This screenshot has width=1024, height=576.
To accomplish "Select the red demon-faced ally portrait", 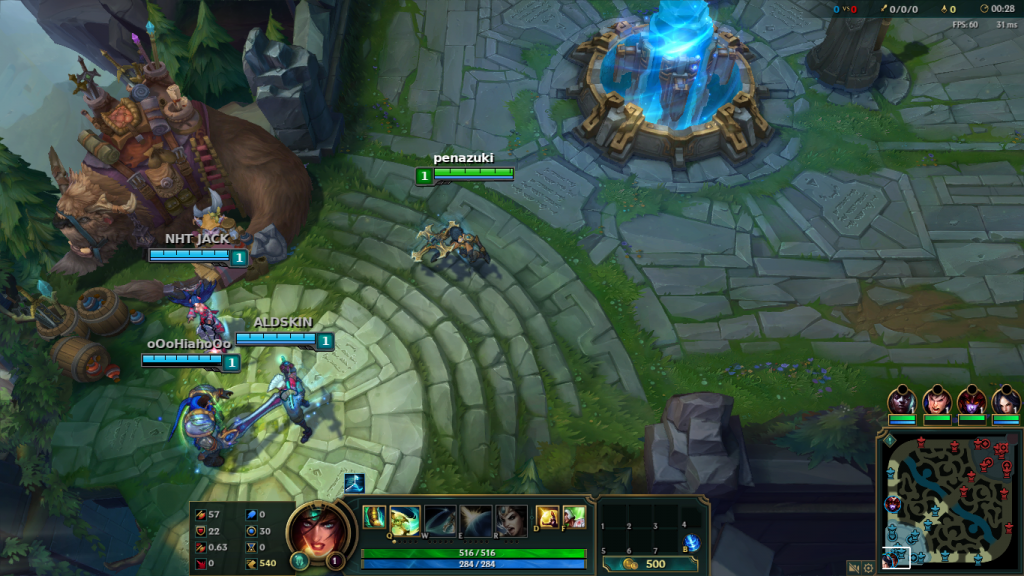I will (x=970, y=400).
